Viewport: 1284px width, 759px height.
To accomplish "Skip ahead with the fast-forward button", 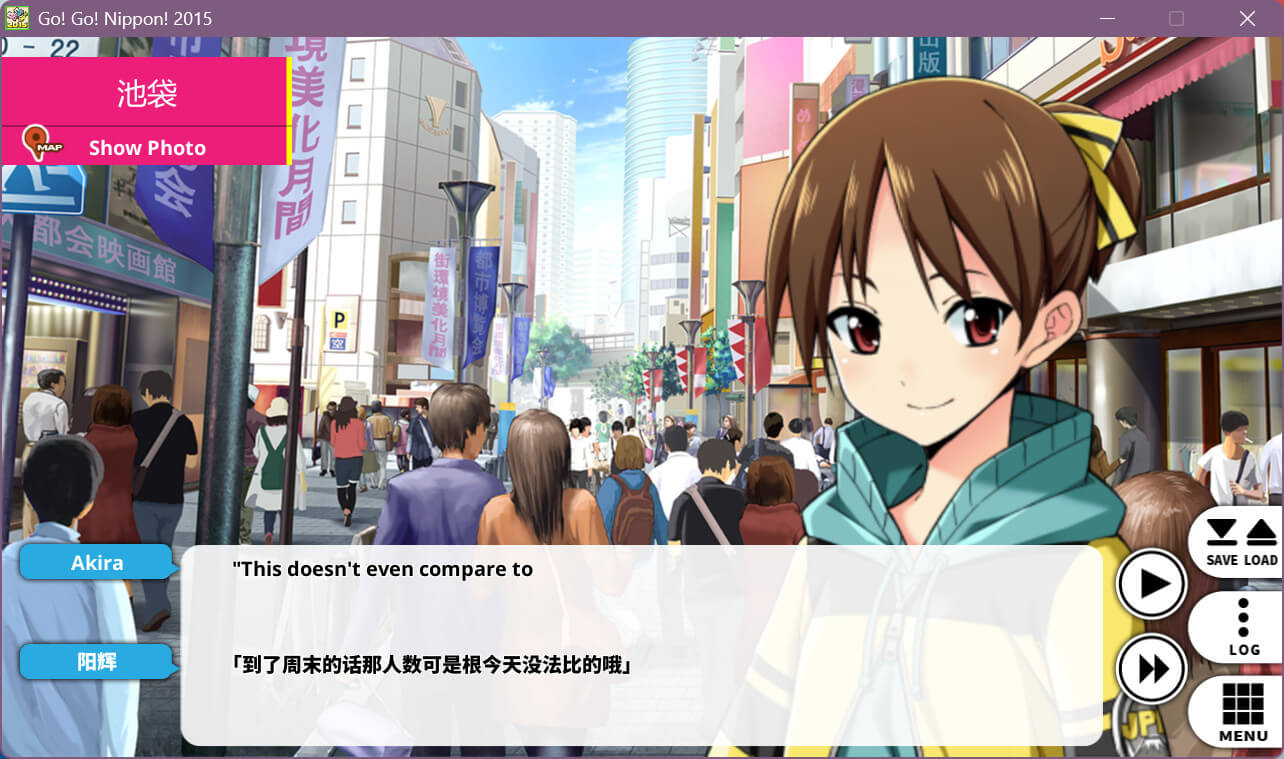I will click(1151, 669).
